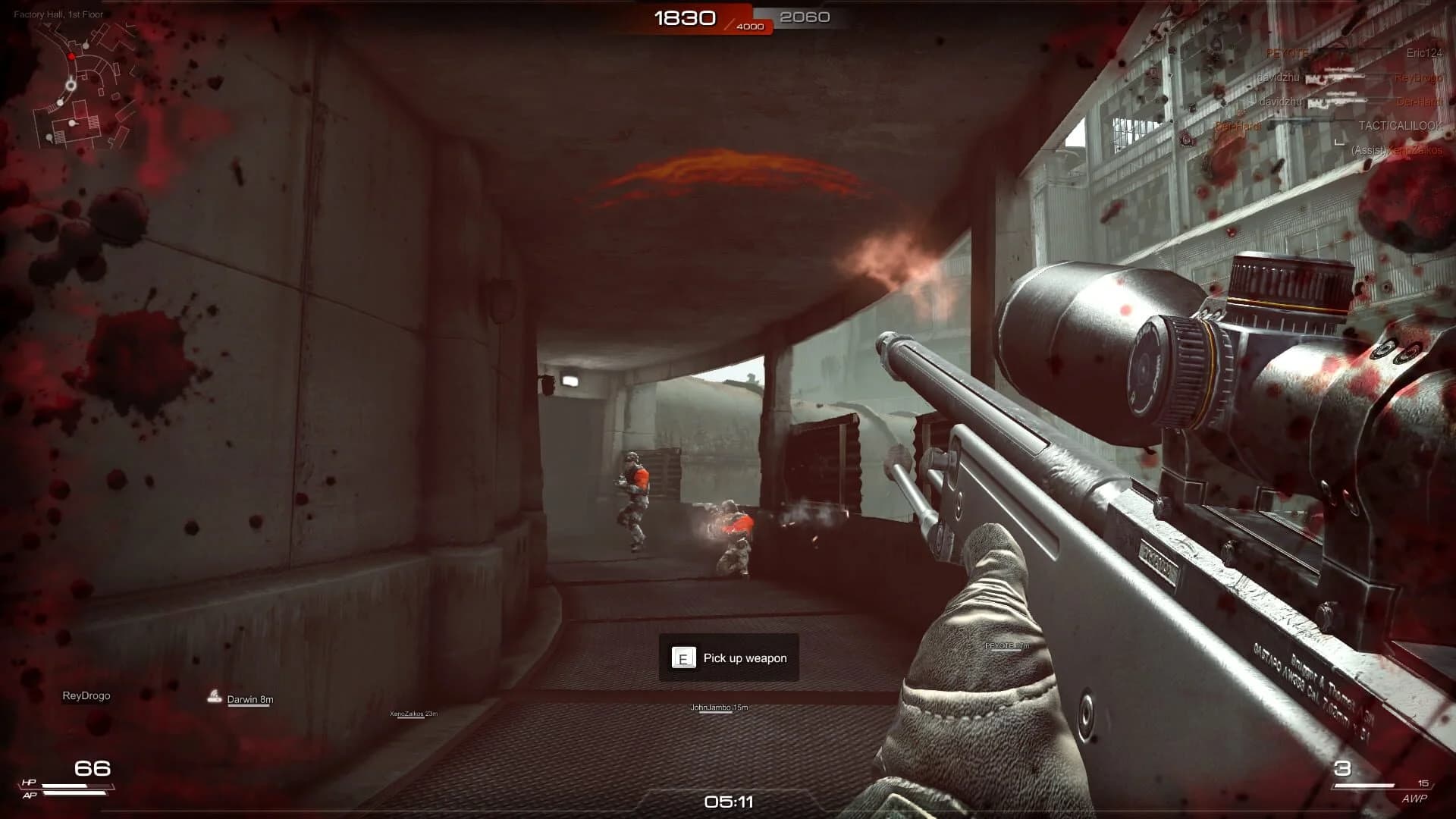Toggle the blue team score 2060
Viewport: 1456px width, 819px height.
pyautogui.click(x=805, y=16)
